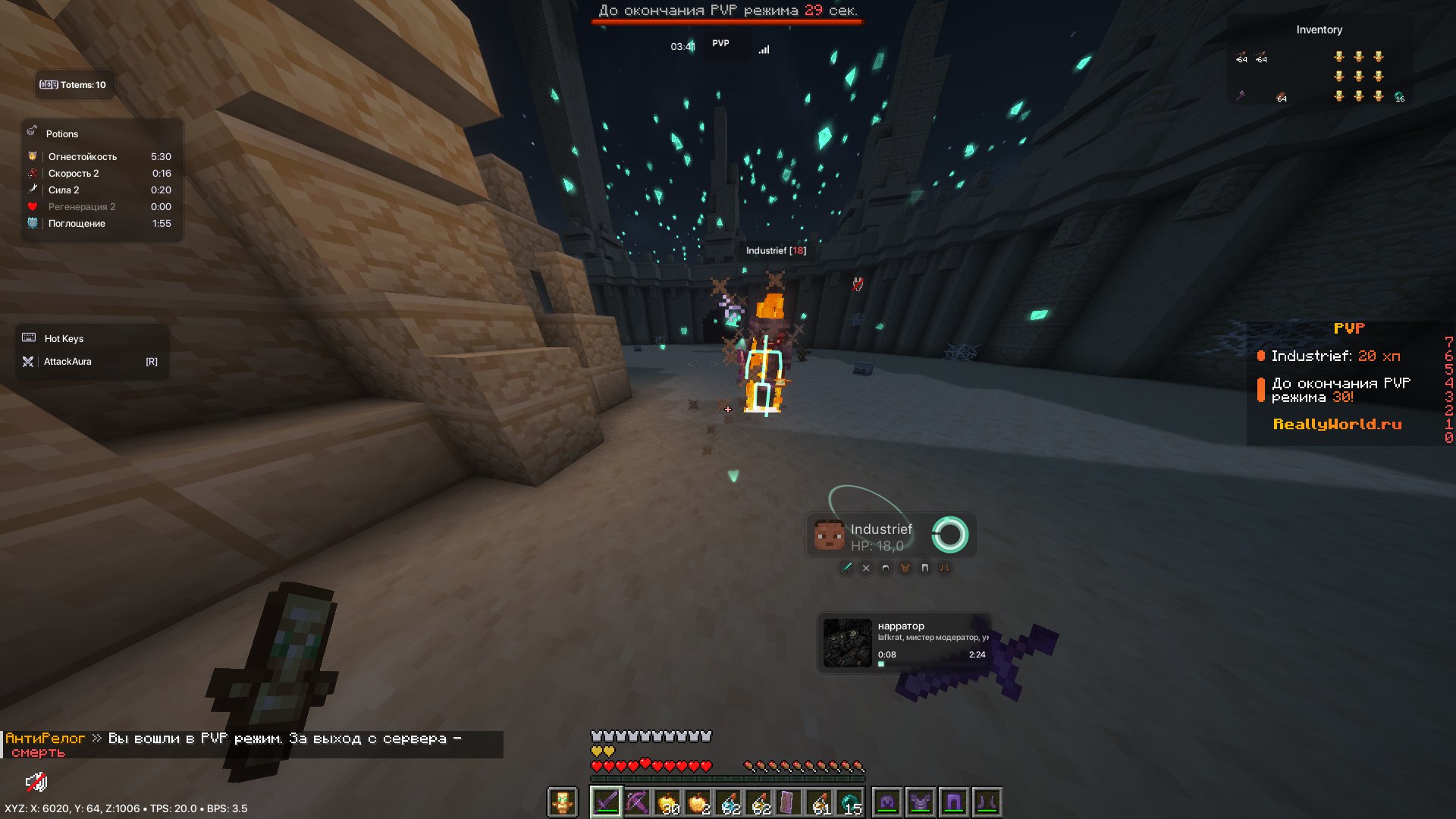This screenshot has width=1456, height=819.
Task: Click the helmet icon below Industrief's HP display
Action: point(885,568)
